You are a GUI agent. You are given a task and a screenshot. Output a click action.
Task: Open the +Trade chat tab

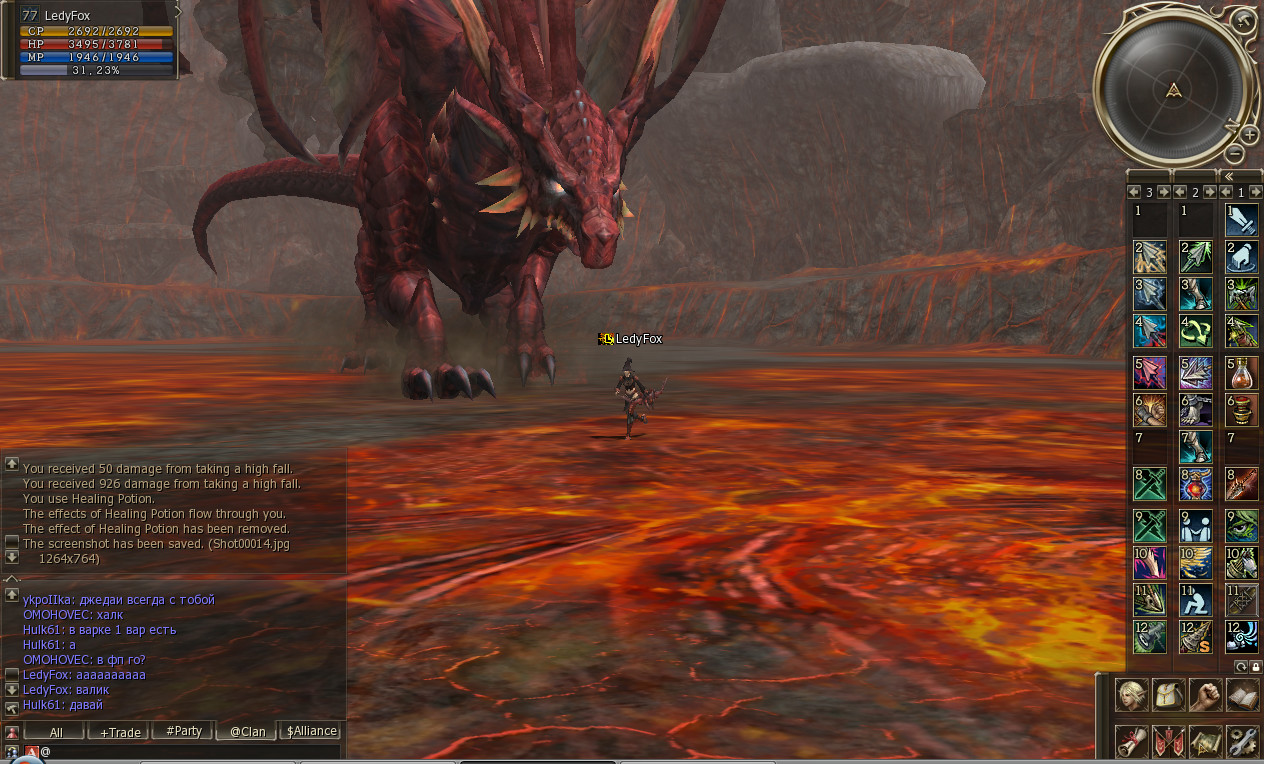[120, 732]
